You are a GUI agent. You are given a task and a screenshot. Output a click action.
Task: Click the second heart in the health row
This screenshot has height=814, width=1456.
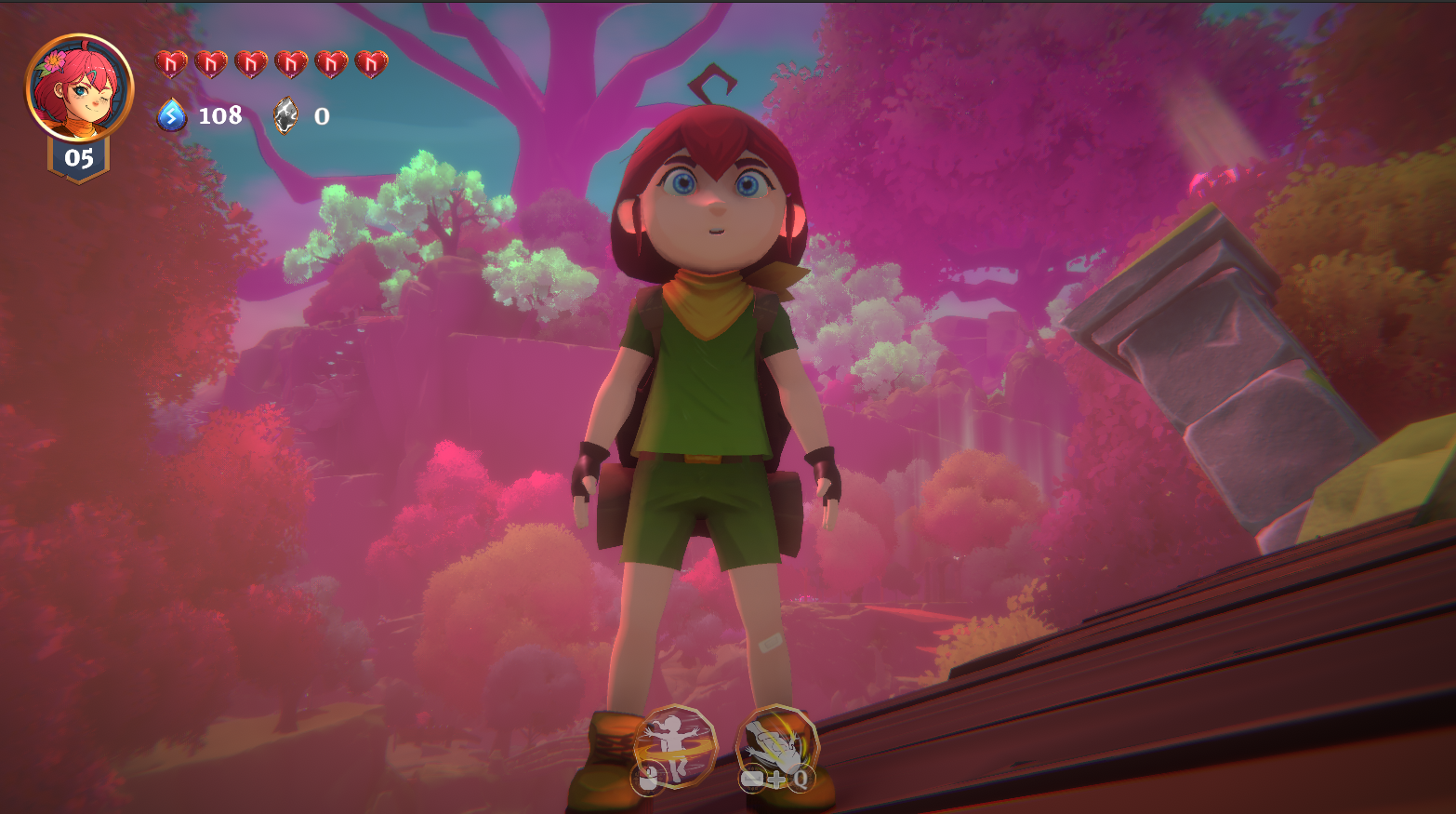click(209, 63)
